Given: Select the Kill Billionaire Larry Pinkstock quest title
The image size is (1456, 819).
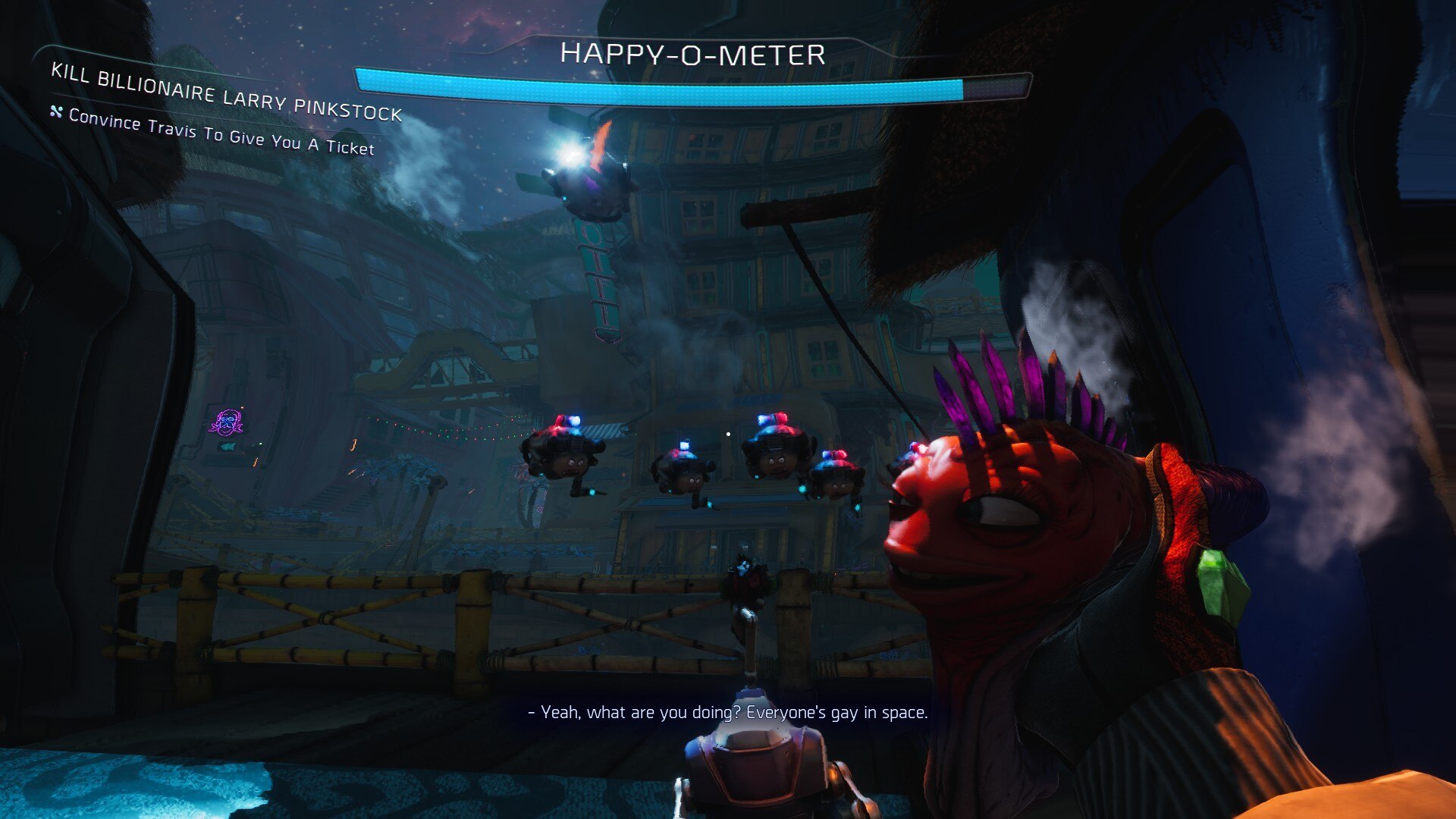Looking at the screenshot, I should click(x=226, y=94).
